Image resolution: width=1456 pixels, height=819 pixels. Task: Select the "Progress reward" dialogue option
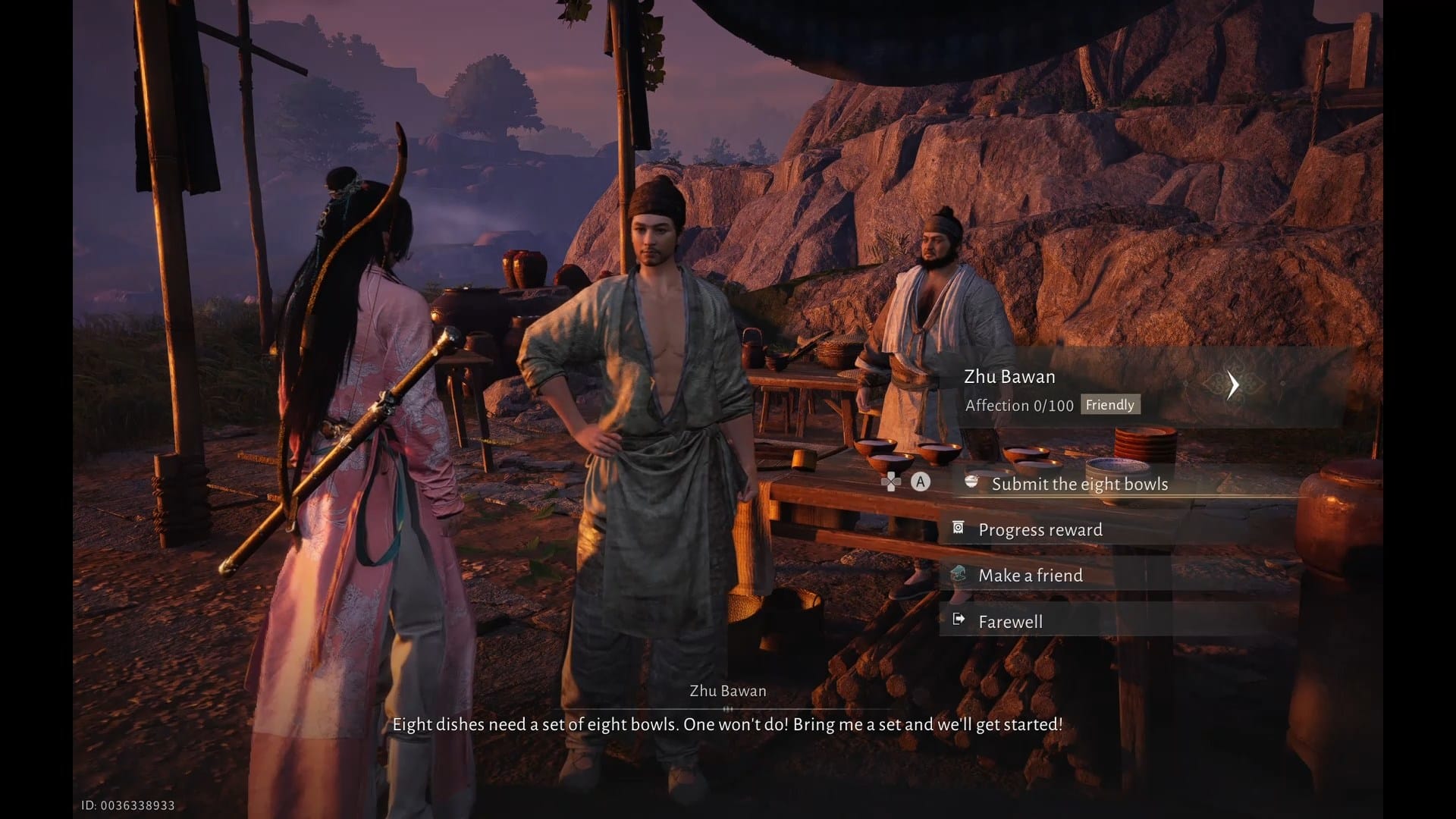tap(1040, 530)
